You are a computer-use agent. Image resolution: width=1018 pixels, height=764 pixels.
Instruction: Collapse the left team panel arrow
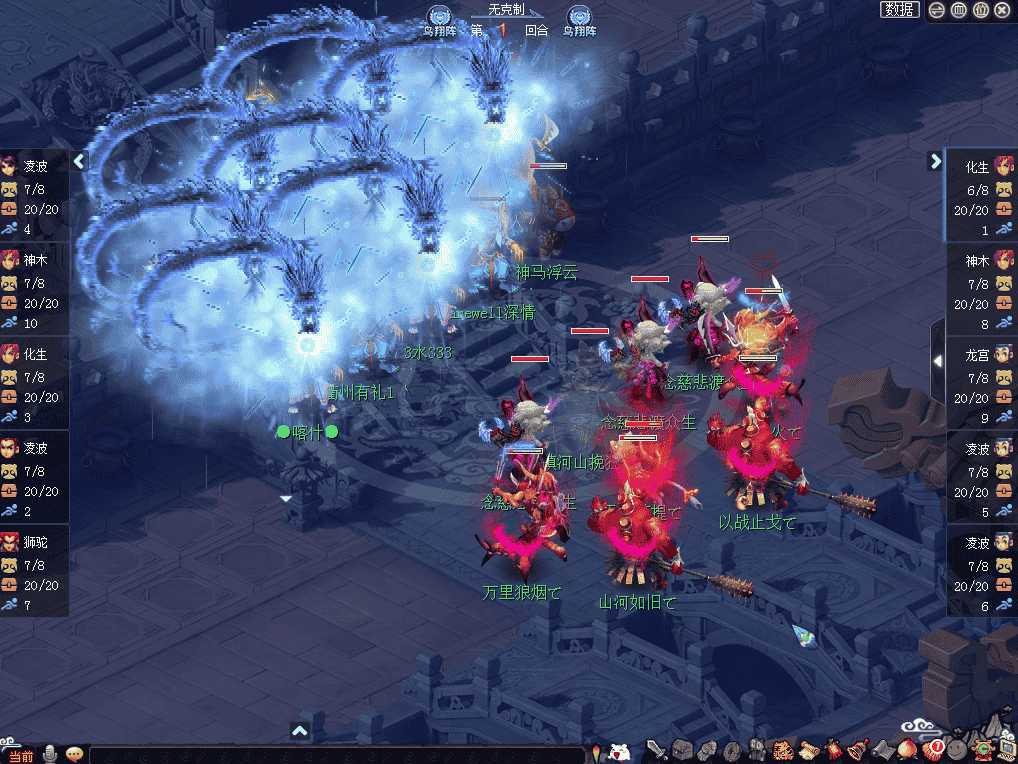click(x=81, y=160)
